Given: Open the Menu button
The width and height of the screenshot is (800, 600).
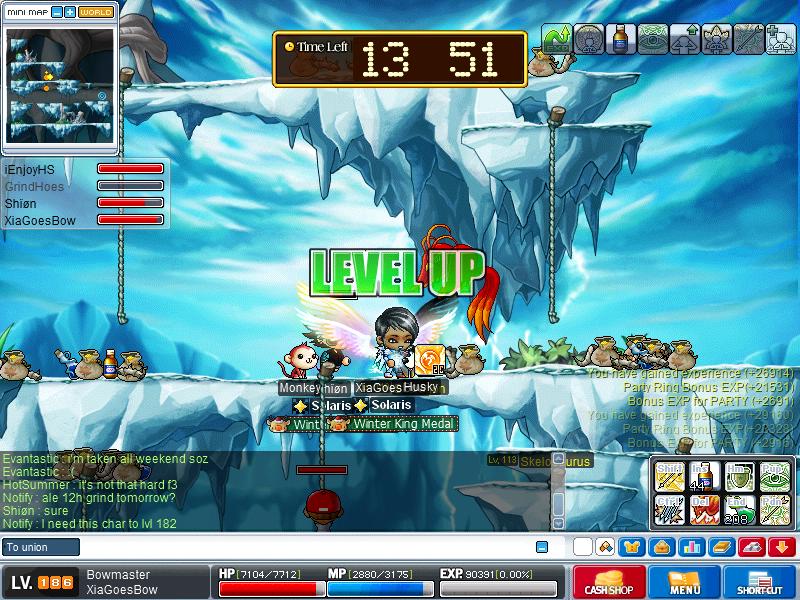Looking at the screenshot, I should pos(684,582).
